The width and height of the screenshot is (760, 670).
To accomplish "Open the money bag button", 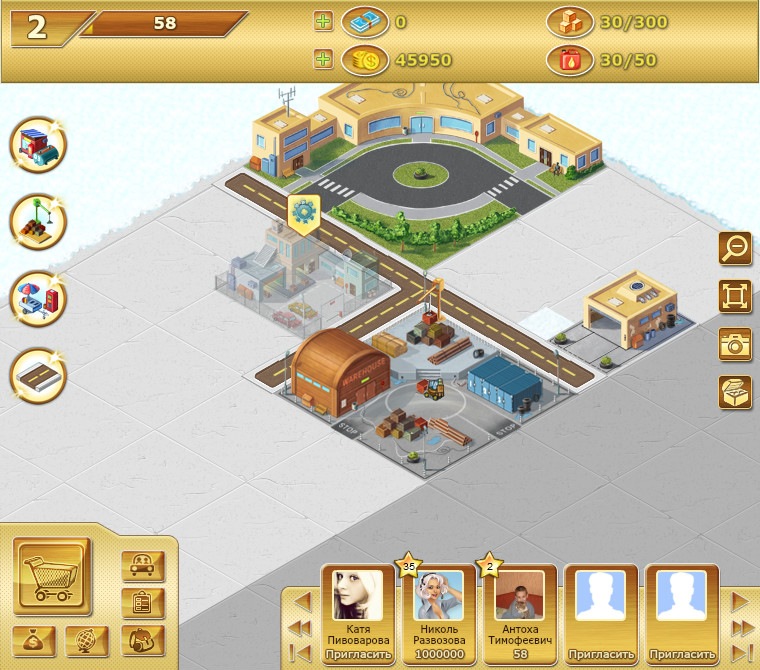I will (34, 640).
